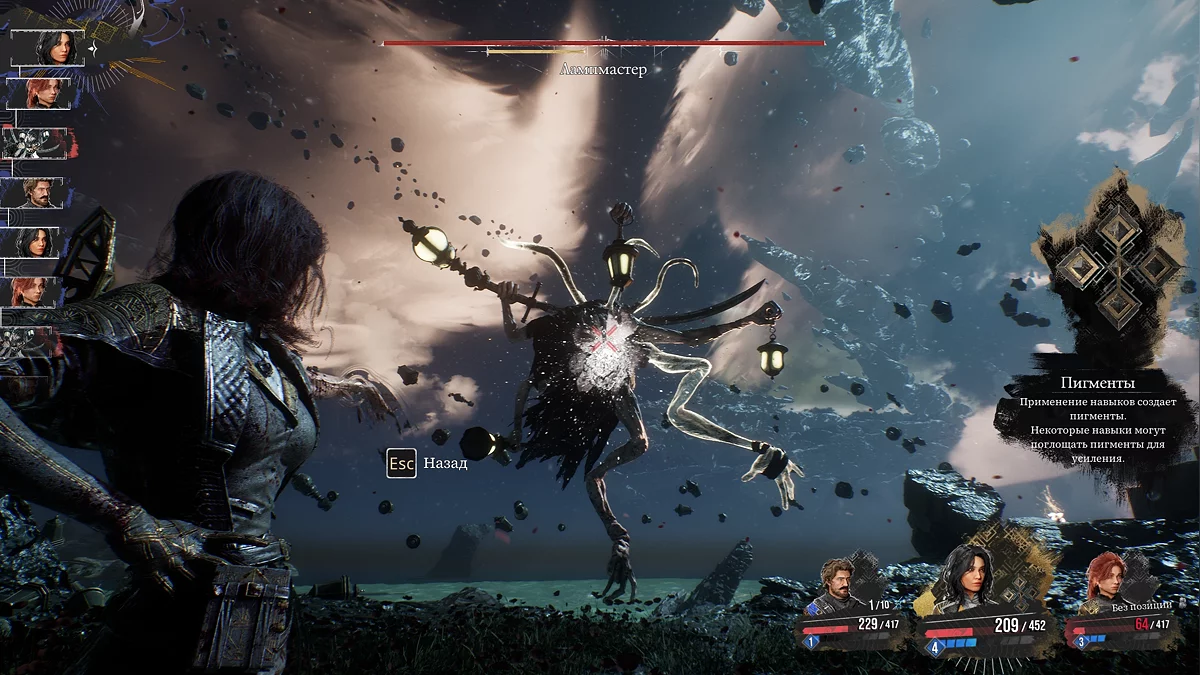Select the bearded man in the turn order
Image resolution: width=1200 pixels, height=675 pixels.
pyautogui.click(x=40, y=192)
